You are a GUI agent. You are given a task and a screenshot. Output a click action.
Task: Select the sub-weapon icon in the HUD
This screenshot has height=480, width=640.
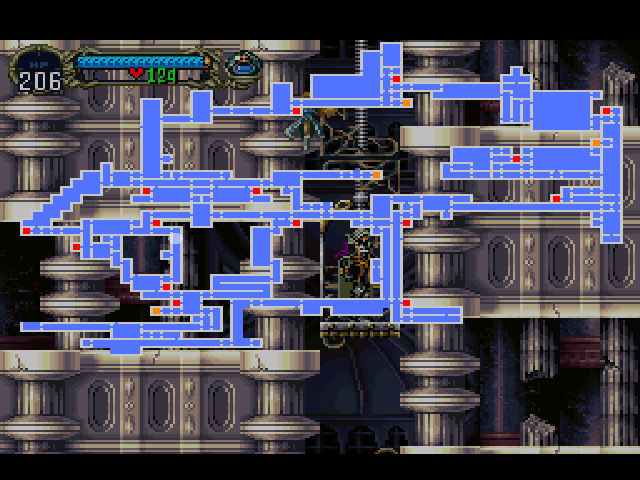tap(240, 66)
